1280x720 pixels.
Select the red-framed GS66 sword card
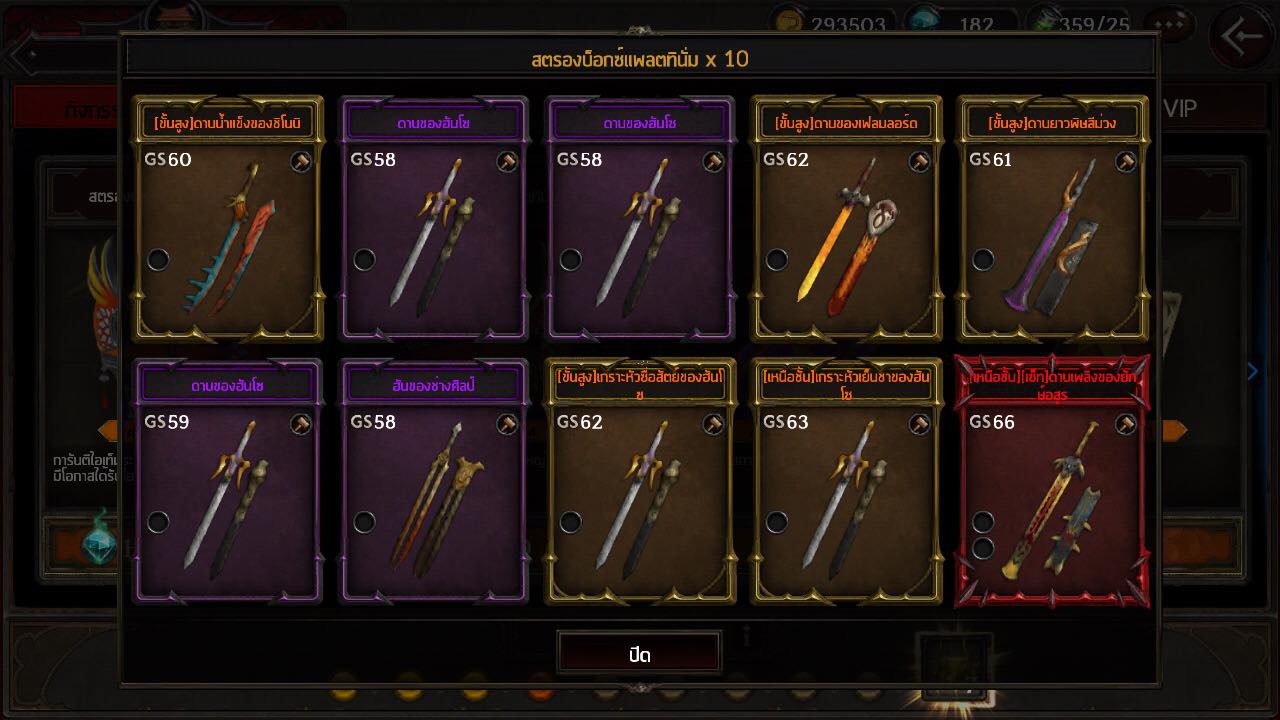click(x=1052, y=483)
